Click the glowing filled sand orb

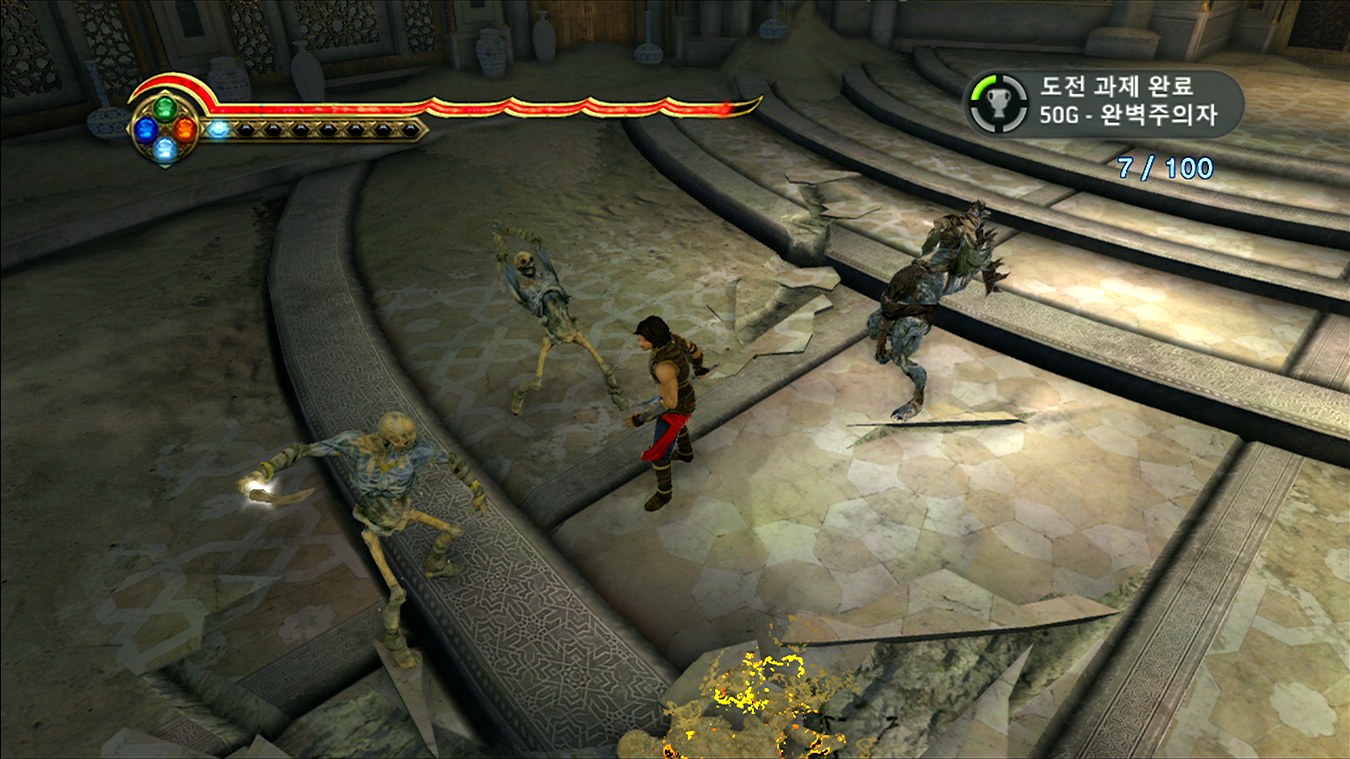pos(217,129)
